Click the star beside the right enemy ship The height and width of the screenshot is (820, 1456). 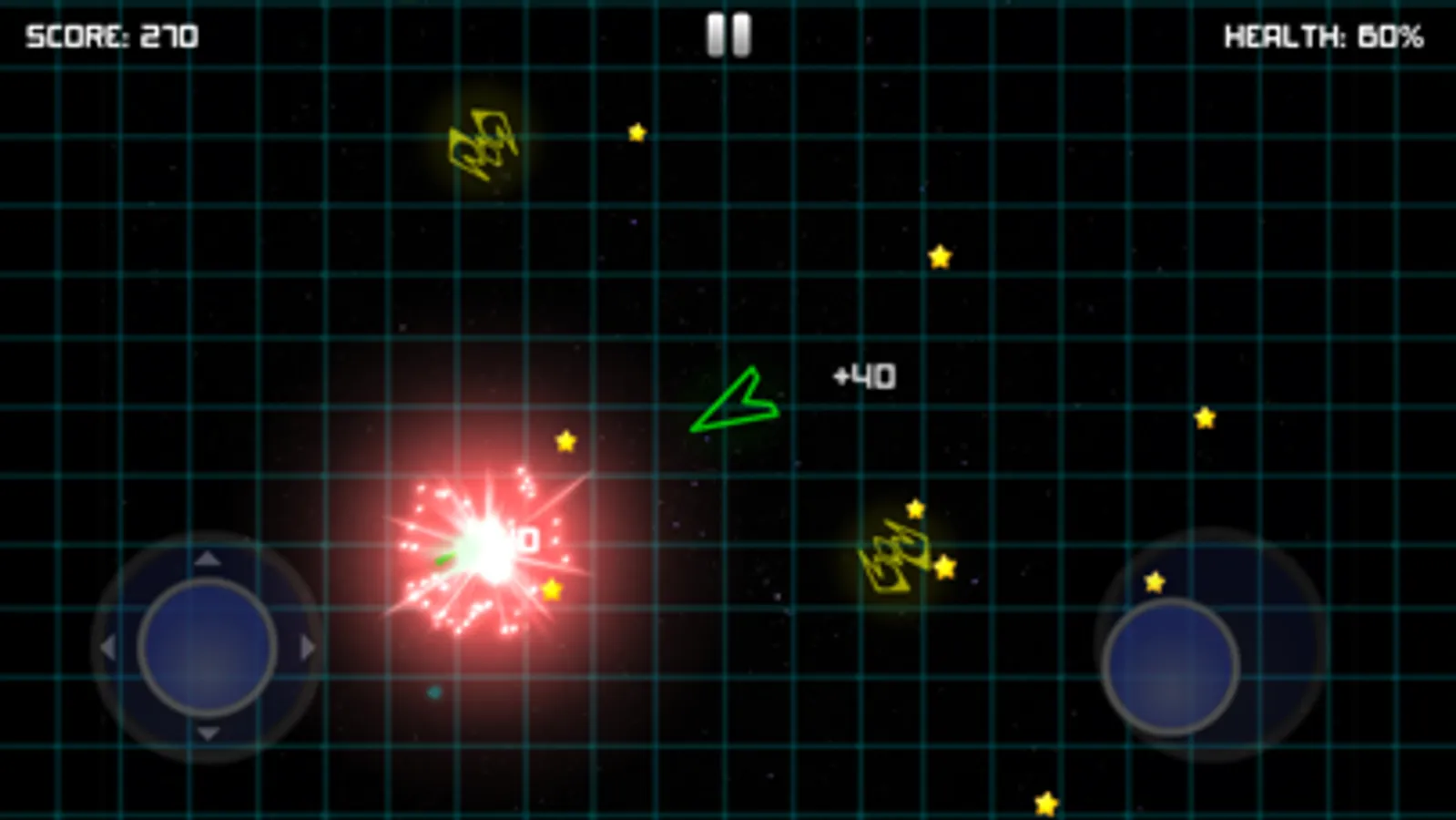[x=944, y=568]
